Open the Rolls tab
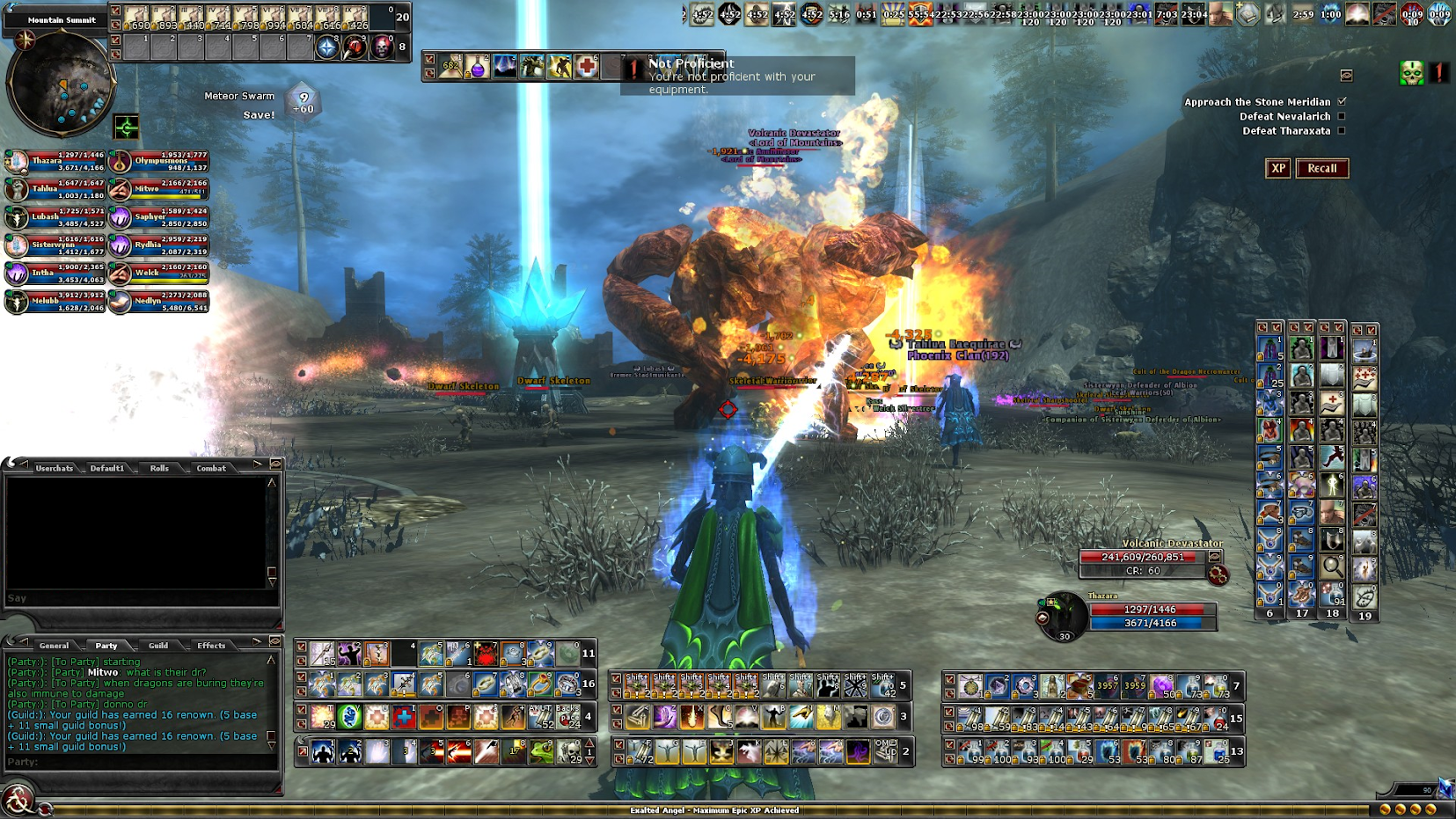Viewport: 1456px width, 819px height. [x=159, y=468]
